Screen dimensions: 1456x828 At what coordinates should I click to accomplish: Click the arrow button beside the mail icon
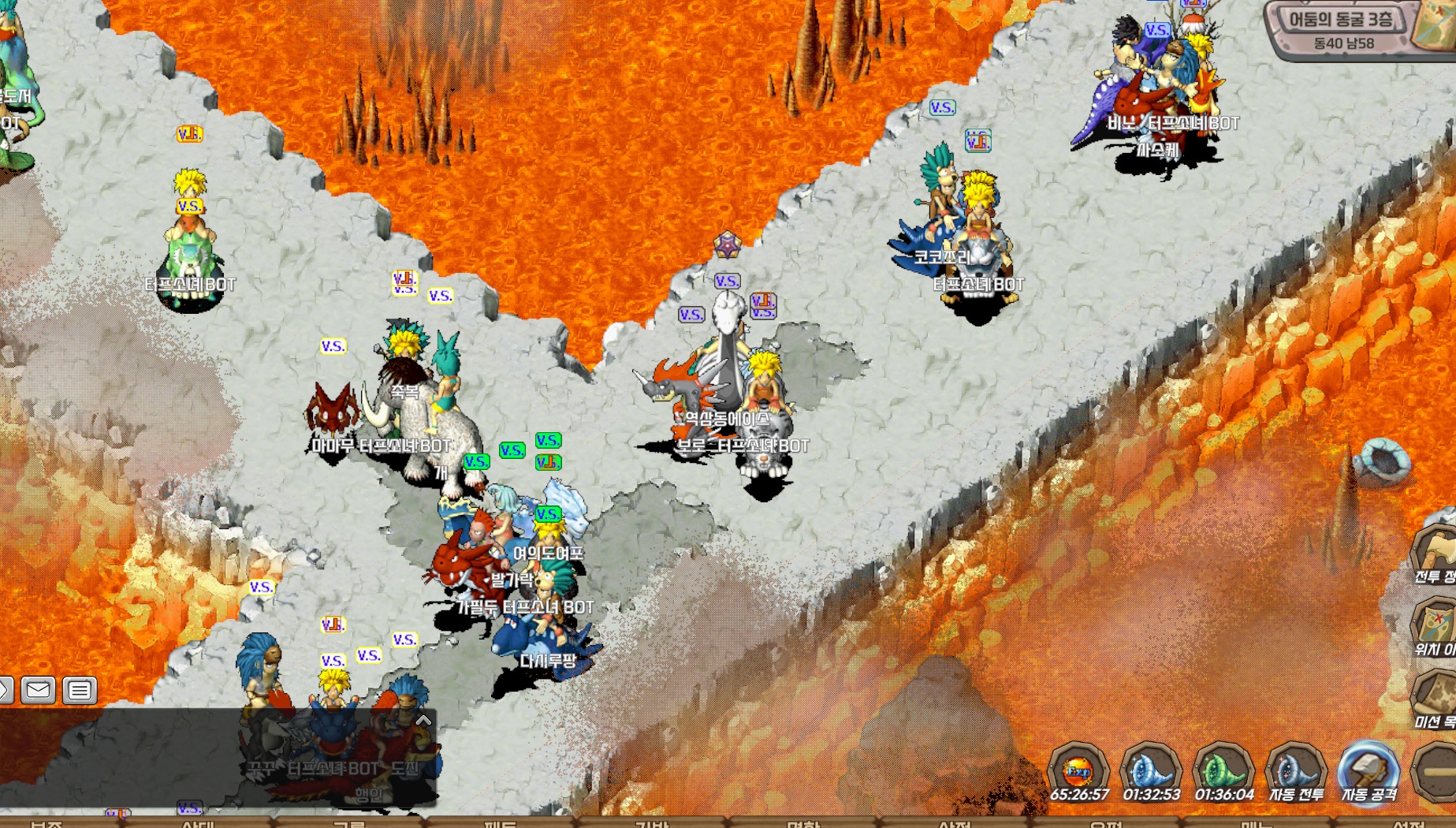tap(5, 690)
